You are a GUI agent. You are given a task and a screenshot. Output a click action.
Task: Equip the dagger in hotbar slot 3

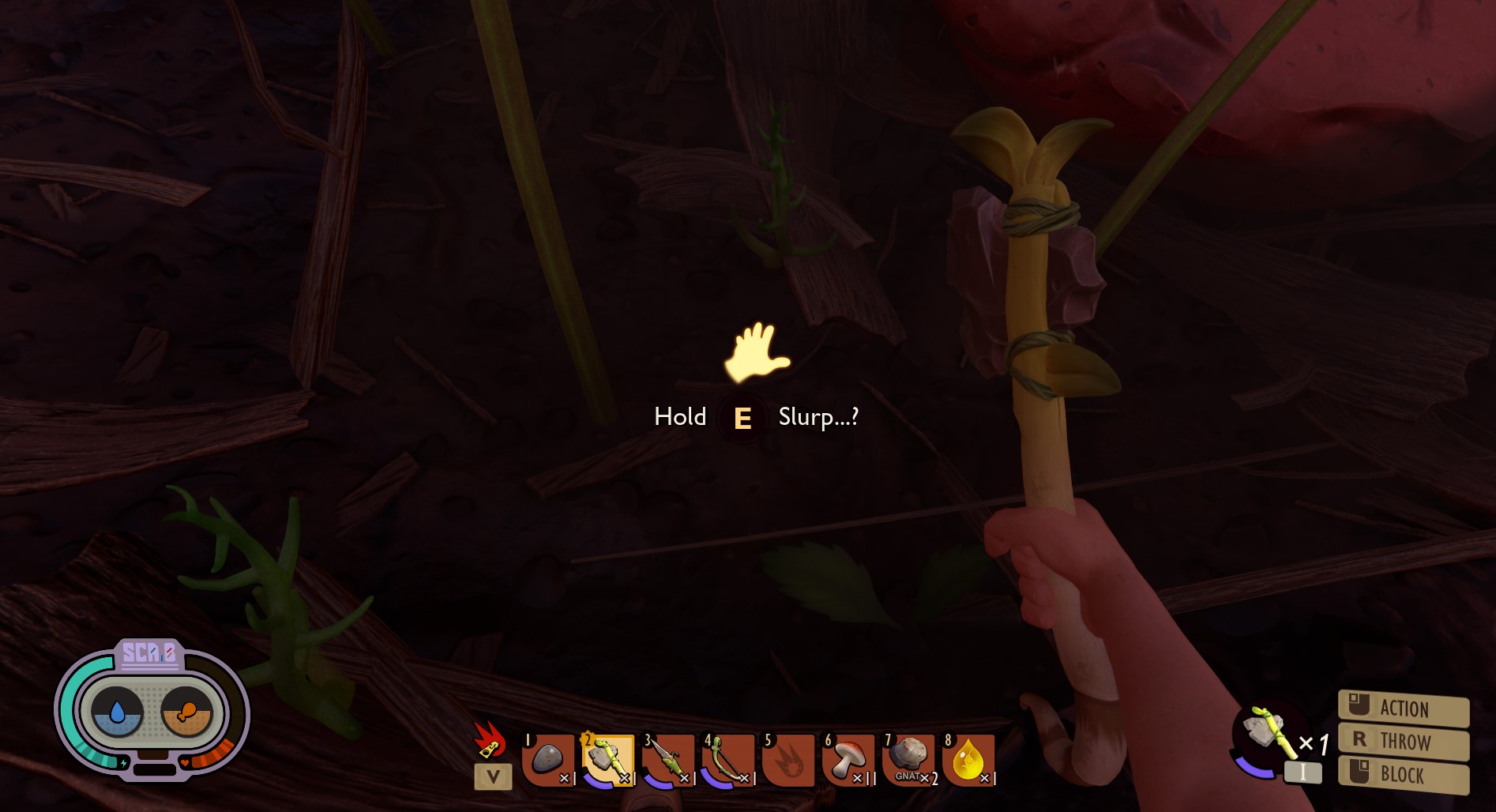pyautogui.click(x=667, y=758)
